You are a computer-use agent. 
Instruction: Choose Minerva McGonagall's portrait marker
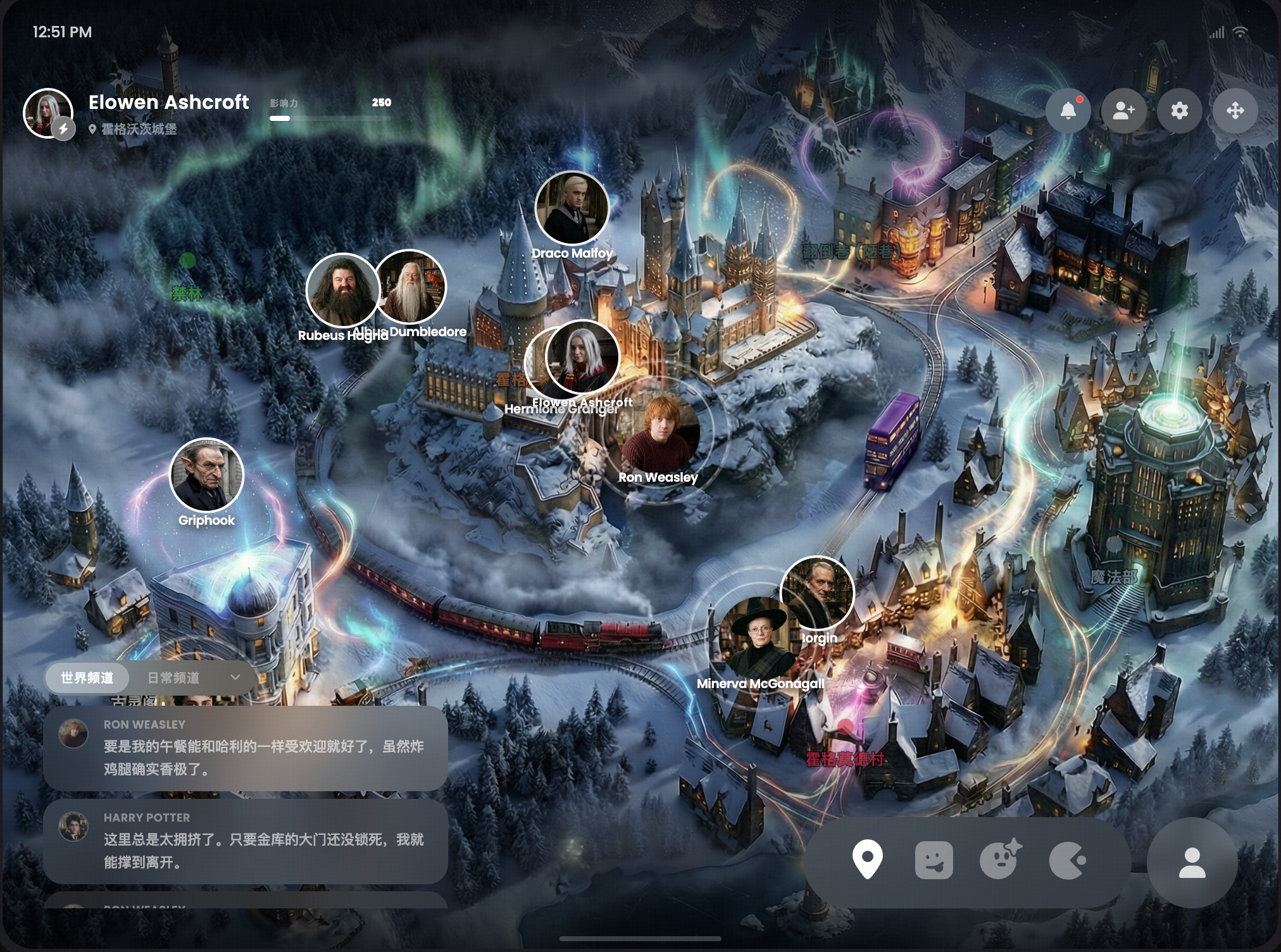click(758, 636)
